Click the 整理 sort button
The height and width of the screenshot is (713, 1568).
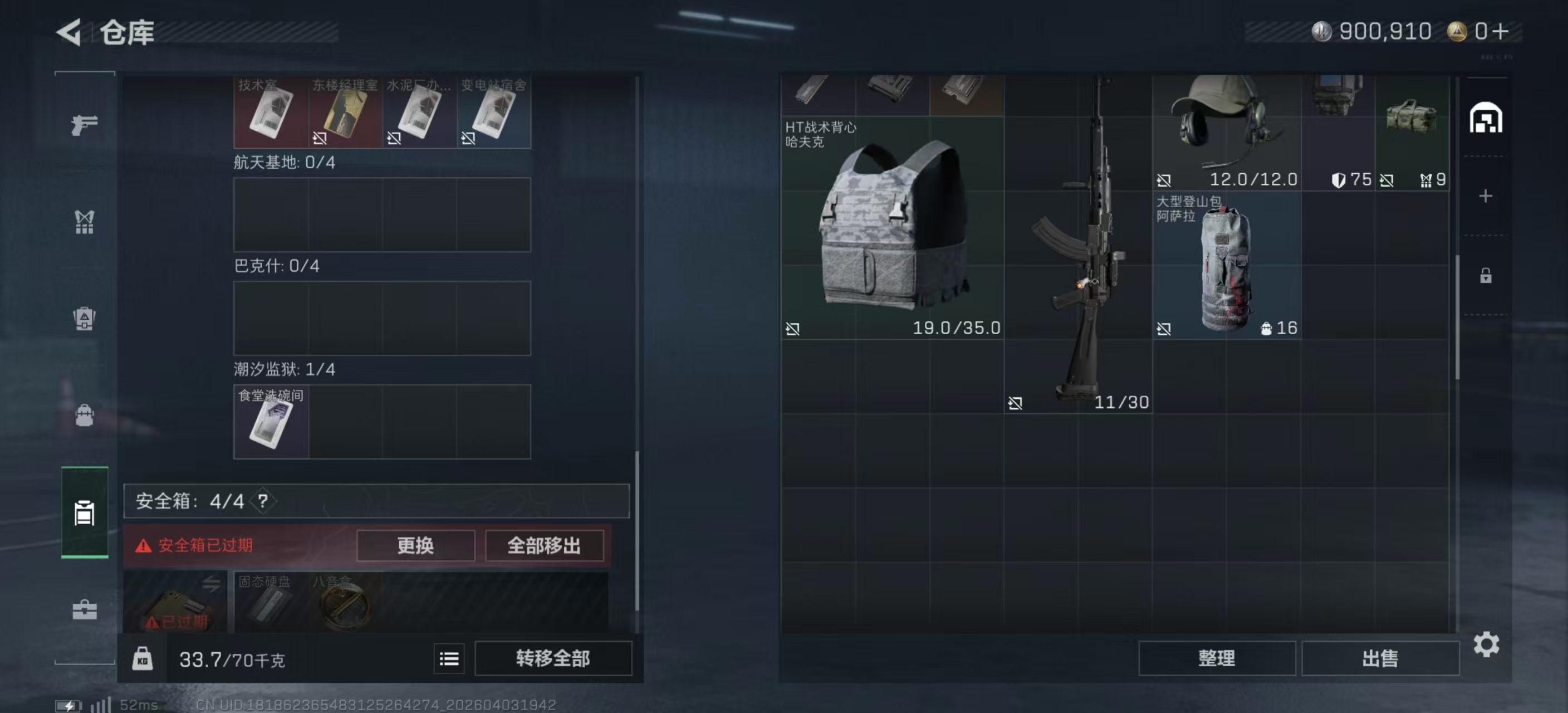click(1217, 658)
